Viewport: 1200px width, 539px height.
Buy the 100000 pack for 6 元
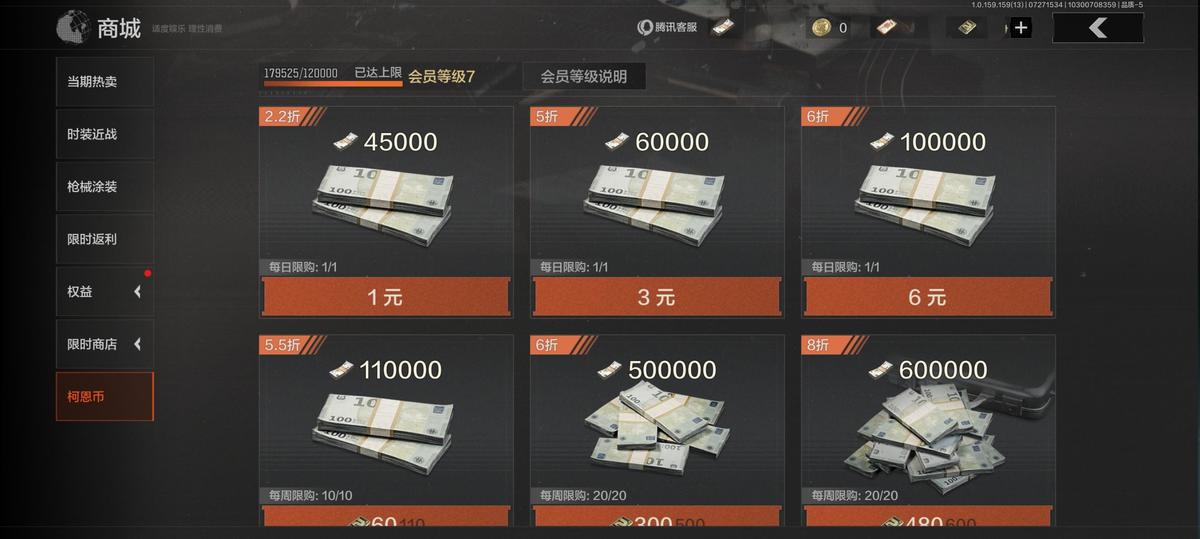927,297
